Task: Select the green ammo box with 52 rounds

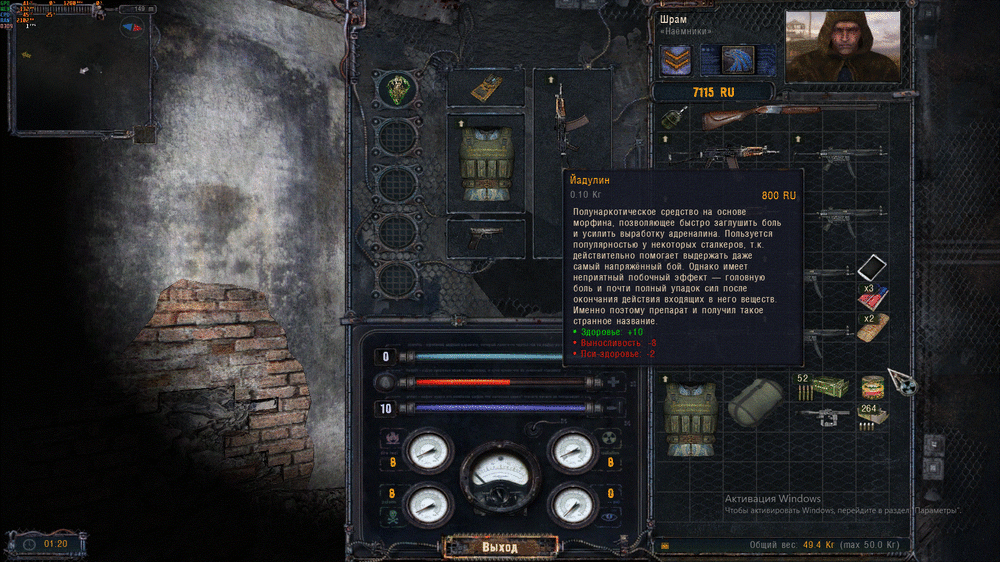Action: point(828,386)
